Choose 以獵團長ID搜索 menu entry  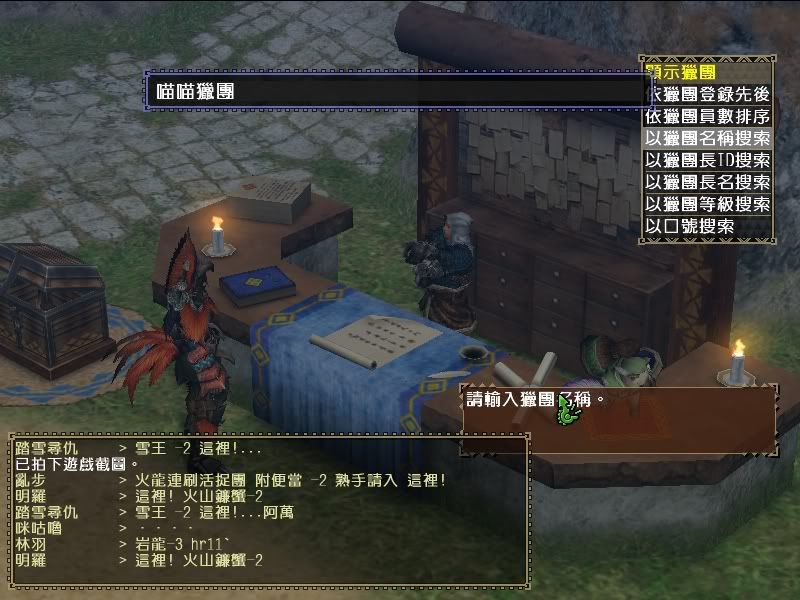[708, 160]
